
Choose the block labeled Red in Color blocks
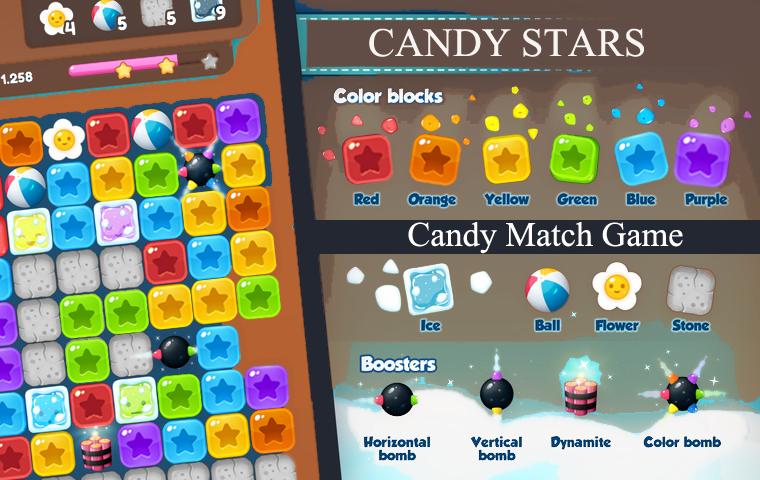tap(366, 159)
